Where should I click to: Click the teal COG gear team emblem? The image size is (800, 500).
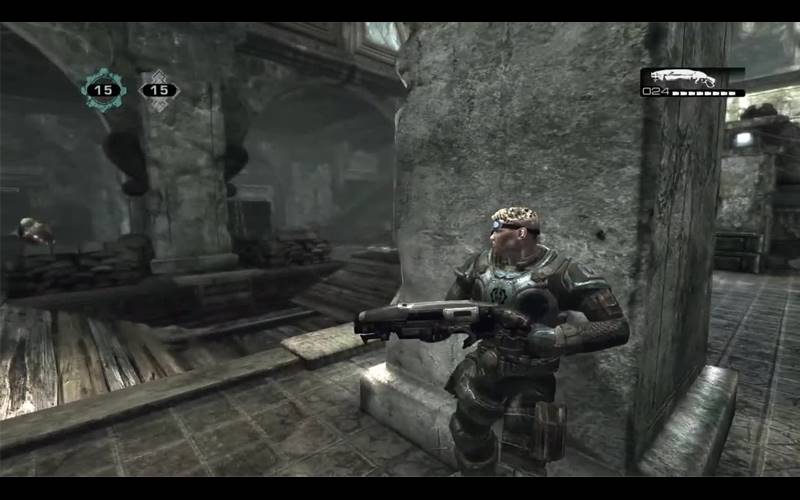[101, 90]
